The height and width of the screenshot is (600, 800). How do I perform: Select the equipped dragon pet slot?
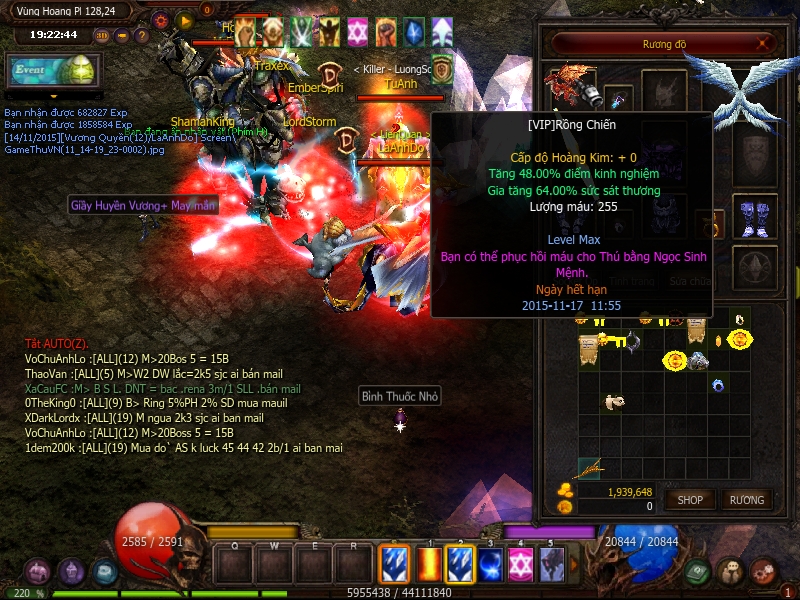(x=574, y=86)
